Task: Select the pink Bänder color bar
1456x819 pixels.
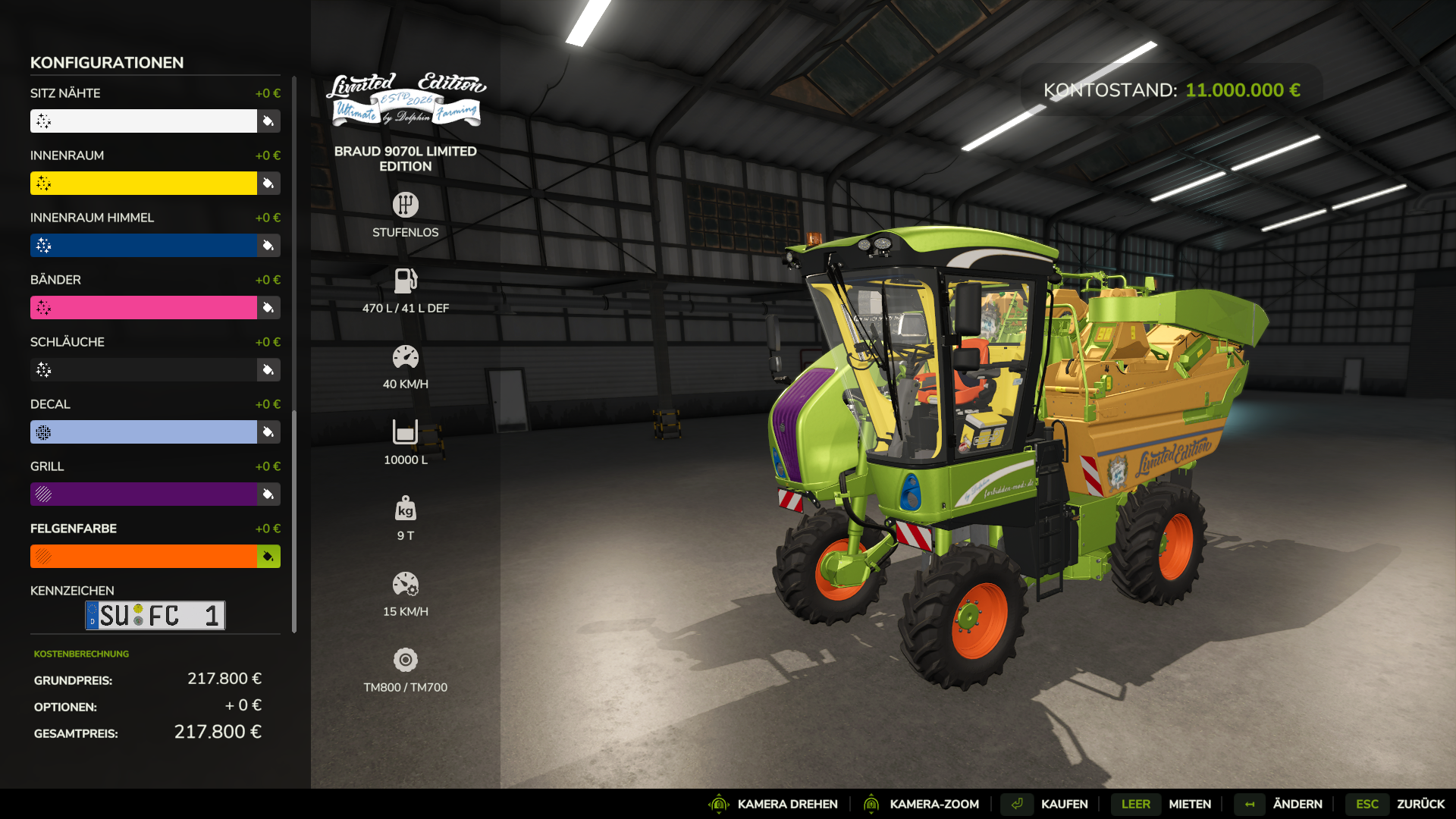Action: [144, 308]
